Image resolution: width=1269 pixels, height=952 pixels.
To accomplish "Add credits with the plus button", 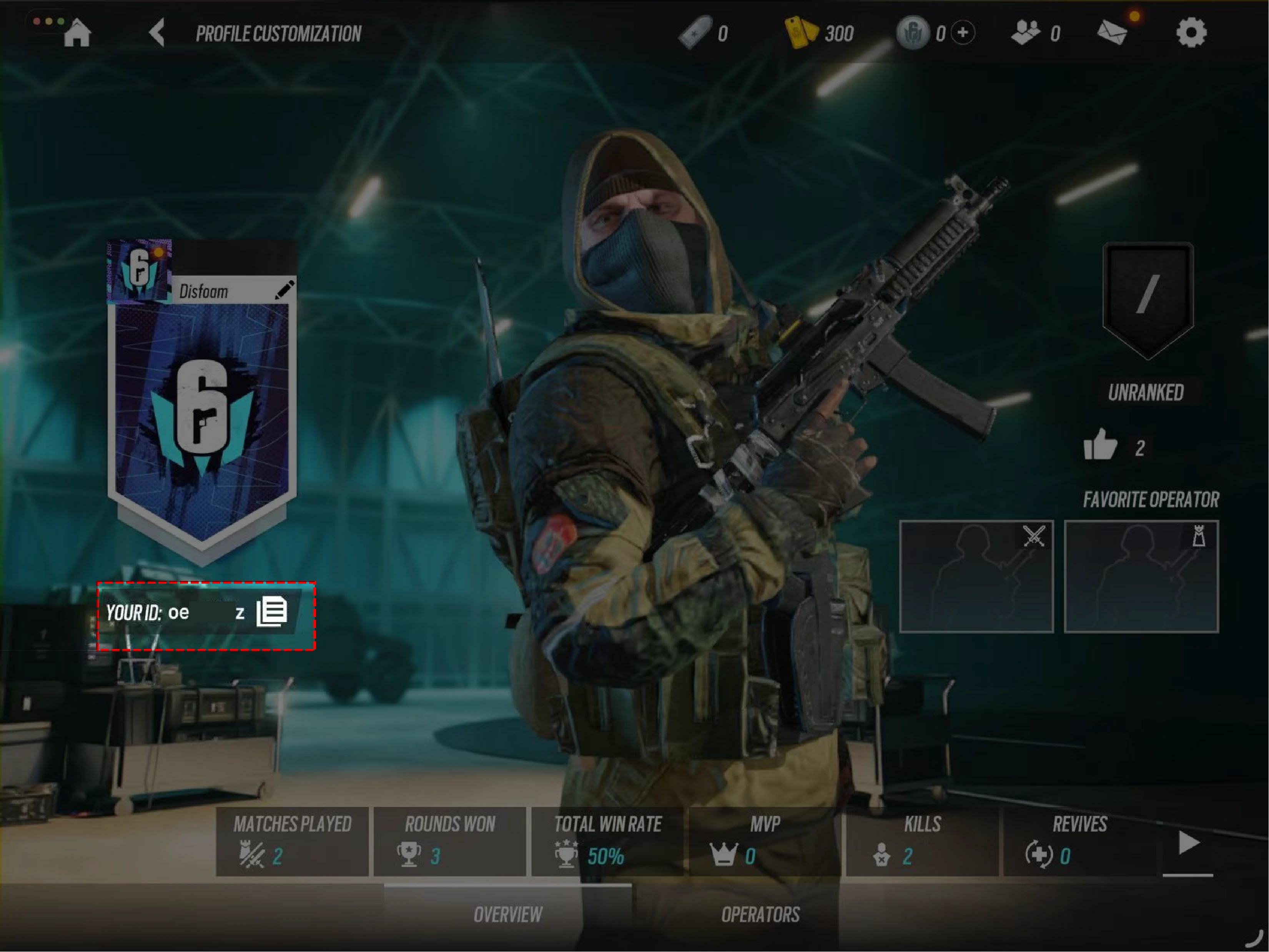I will (x=963, y=33).
